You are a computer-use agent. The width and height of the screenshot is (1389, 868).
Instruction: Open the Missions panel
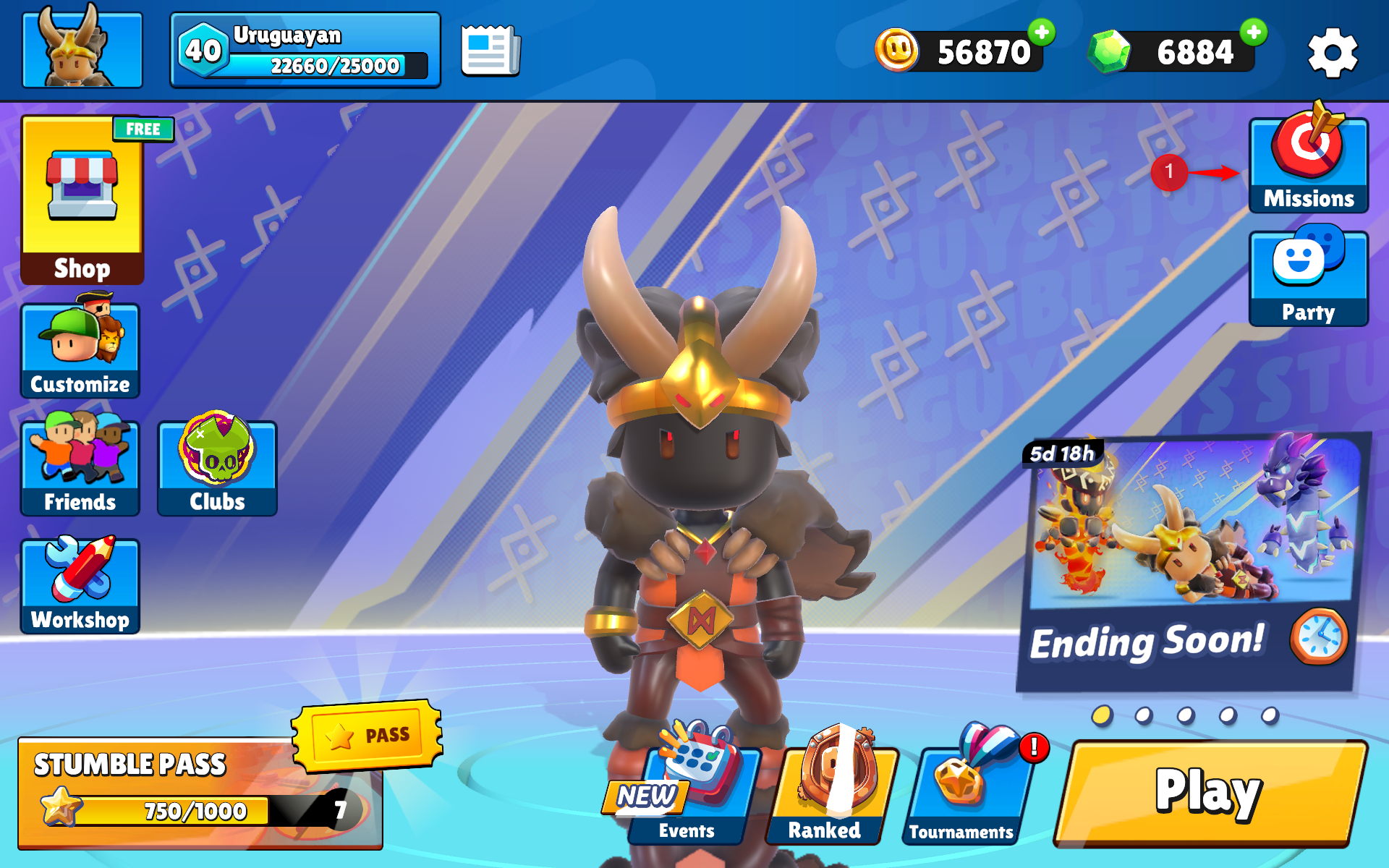(1308, 166)
